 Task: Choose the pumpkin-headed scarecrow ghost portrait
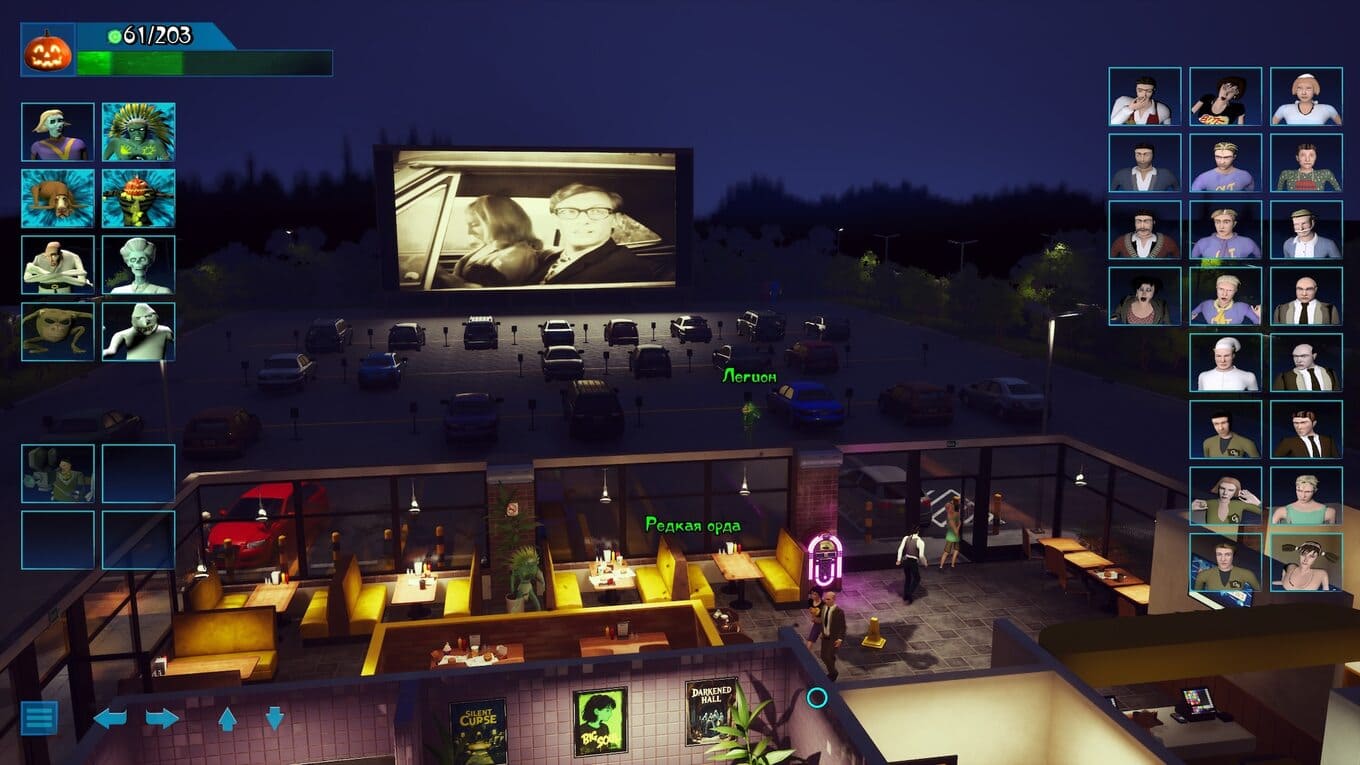138,198
